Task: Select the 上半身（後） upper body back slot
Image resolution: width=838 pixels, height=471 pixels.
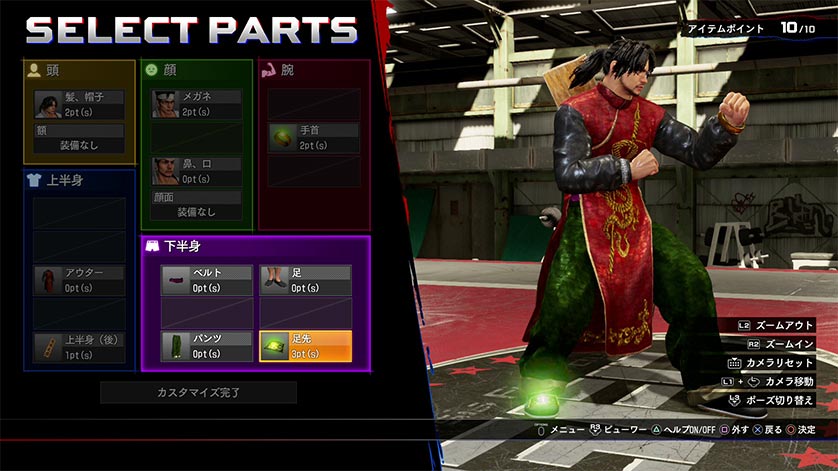Action: click(79, 347)
